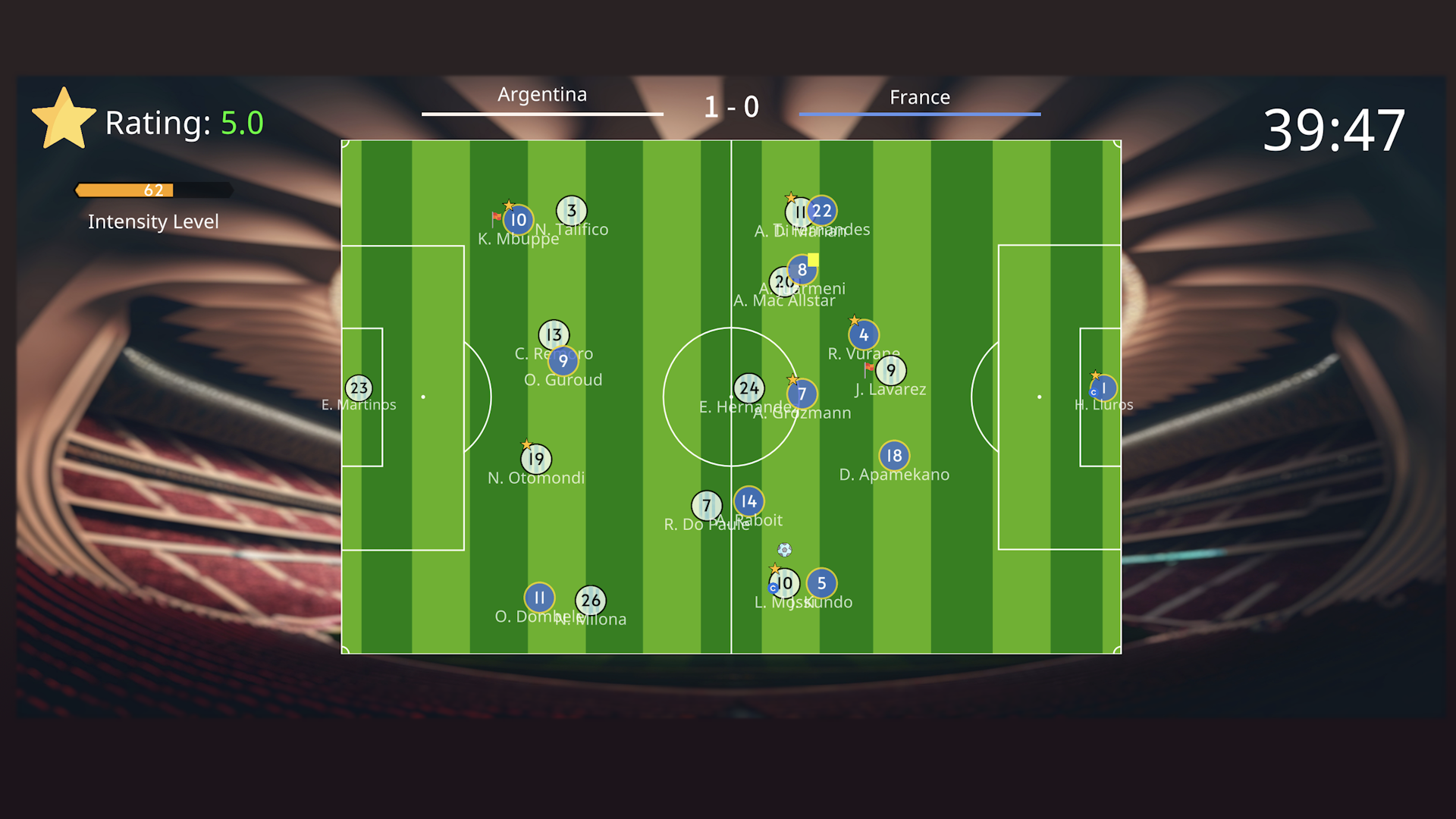The height and width of the screenshot is (819, 1456).
Task: Click the red flag beside J. Lavarez
Action: [867, 368]
